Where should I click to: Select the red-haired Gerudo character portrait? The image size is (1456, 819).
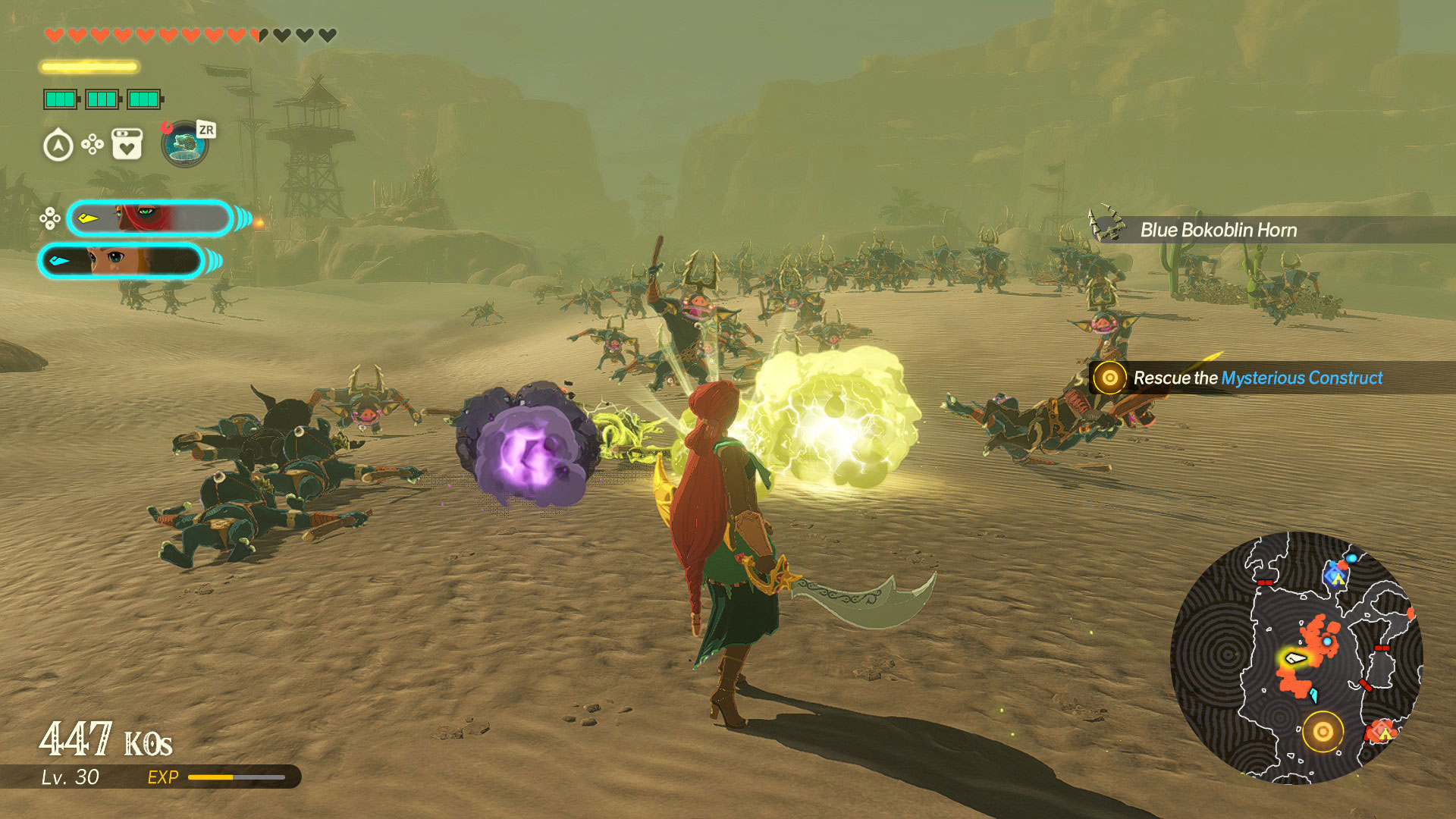tap(149, 219)
